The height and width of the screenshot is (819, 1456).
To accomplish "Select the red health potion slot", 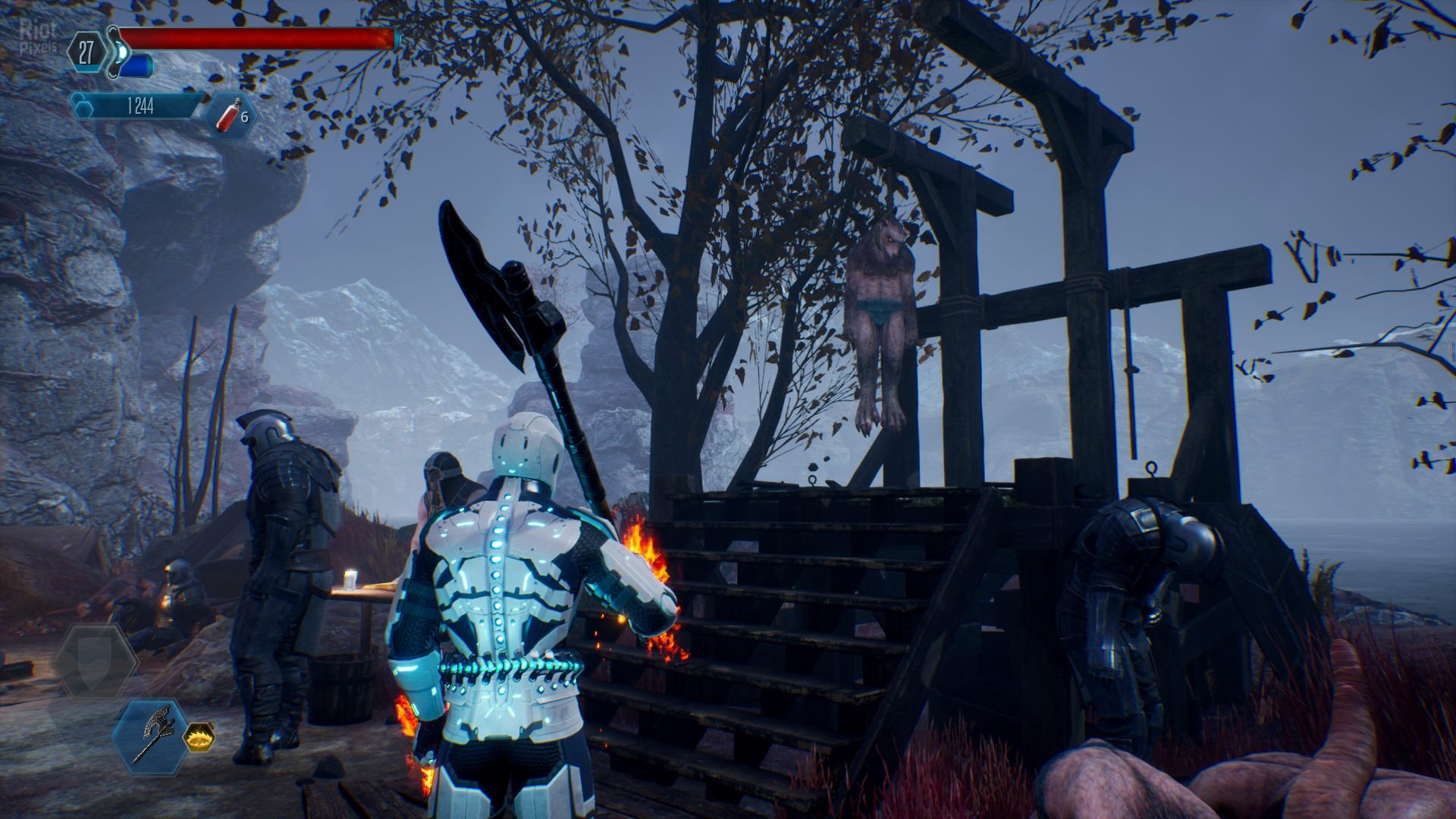I will coord(231,116).
